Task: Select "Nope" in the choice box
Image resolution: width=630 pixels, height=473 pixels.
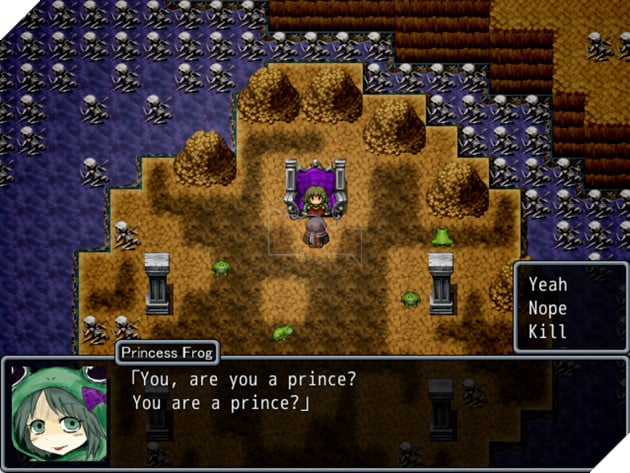Action: [x=548, y=308]
